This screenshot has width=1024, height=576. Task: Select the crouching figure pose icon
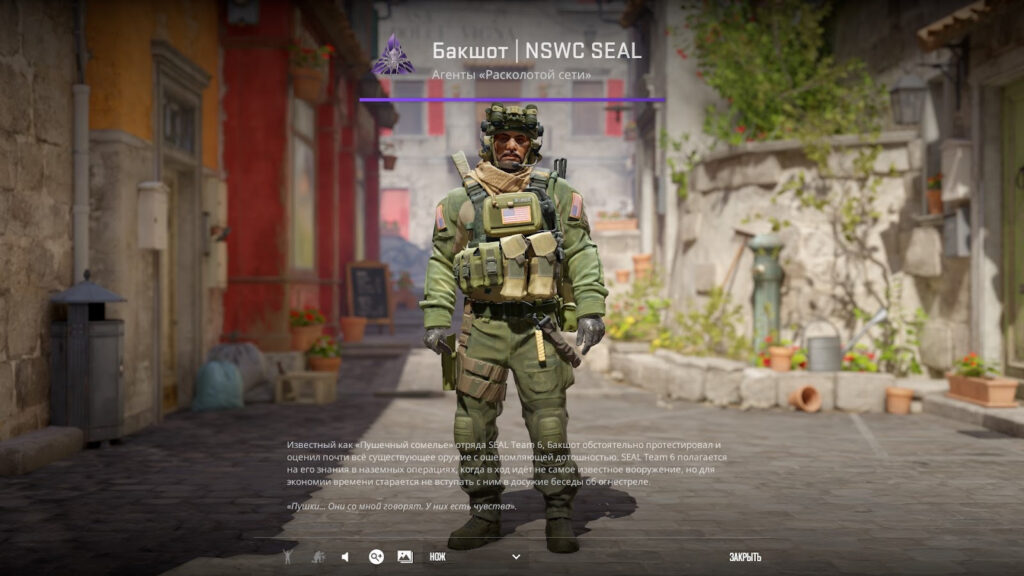point(317,557)
